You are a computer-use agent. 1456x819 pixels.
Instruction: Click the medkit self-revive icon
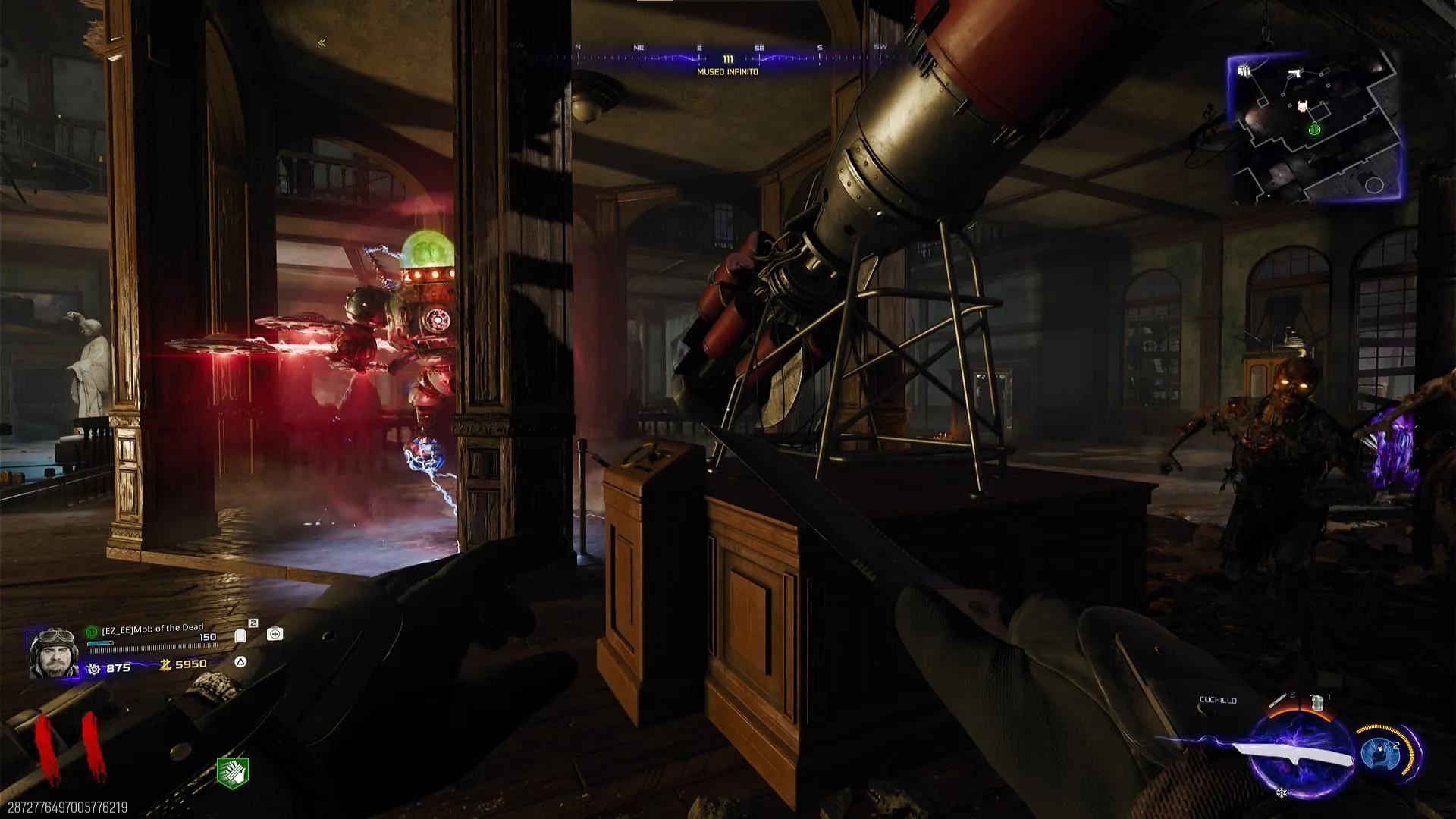pos(275,634)
